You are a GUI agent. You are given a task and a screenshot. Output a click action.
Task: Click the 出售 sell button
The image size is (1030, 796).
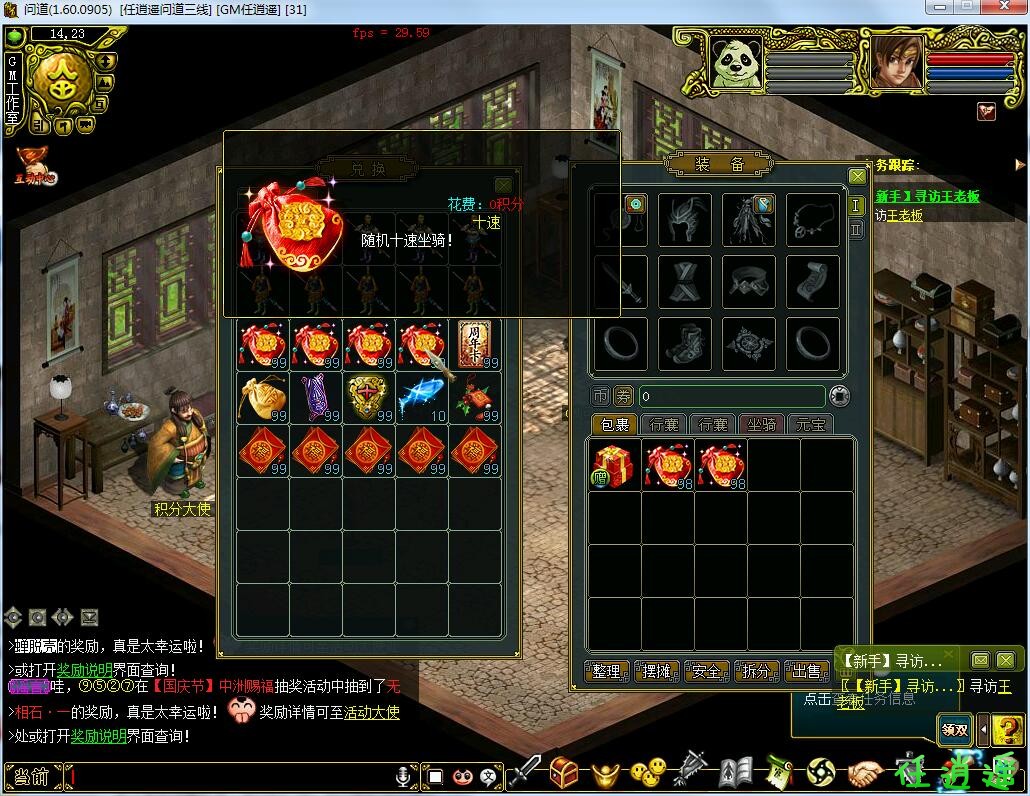coord(806,671)
